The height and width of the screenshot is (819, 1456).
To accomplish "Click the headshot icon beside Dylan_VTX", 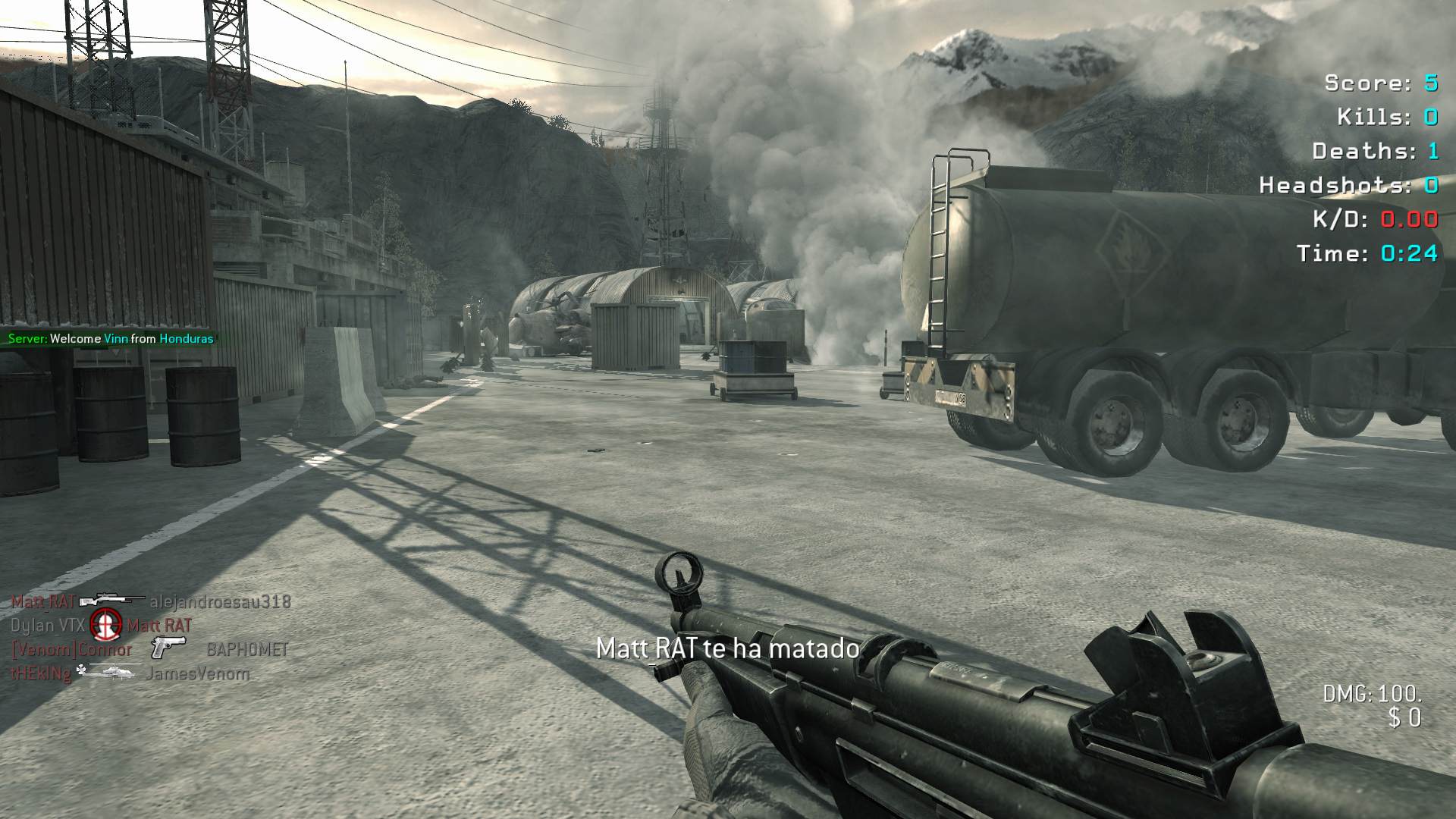I will [106, 625].
